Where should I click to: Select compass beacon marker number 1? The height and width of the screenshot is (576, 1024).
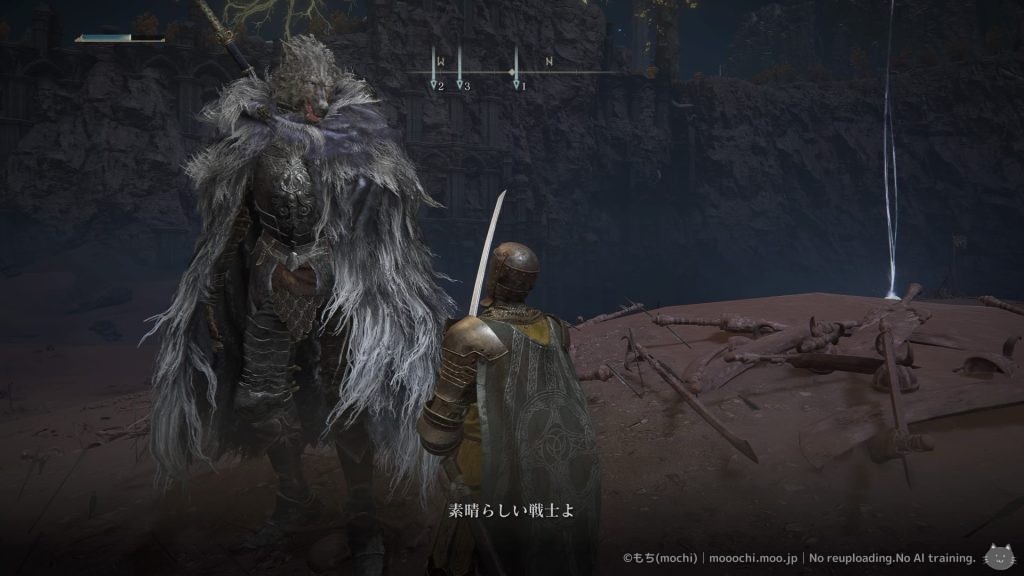[x=517, y=86]
